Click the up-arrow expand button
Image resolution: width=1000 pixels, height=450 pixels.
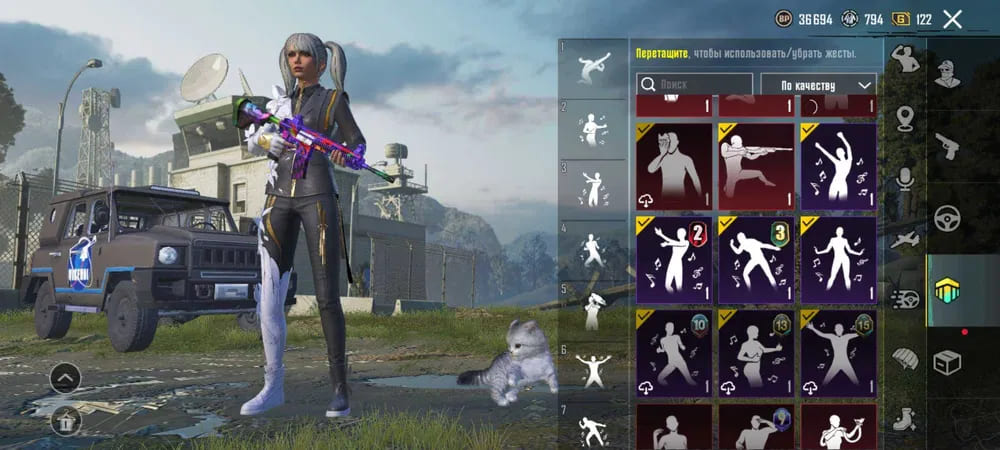[x=65, y=377]
